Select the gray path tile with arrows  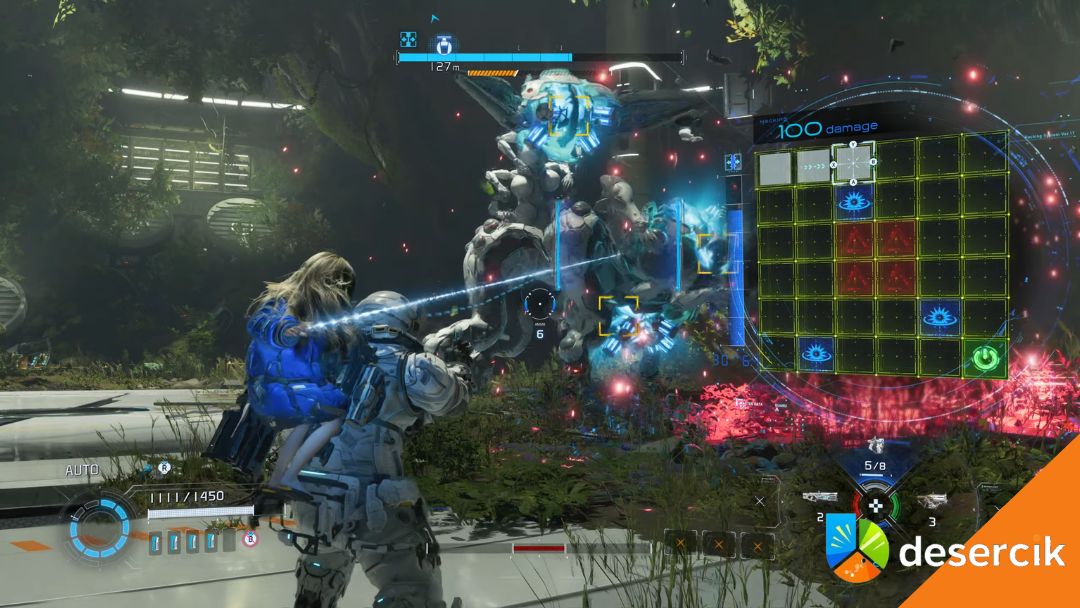(814, 167)
